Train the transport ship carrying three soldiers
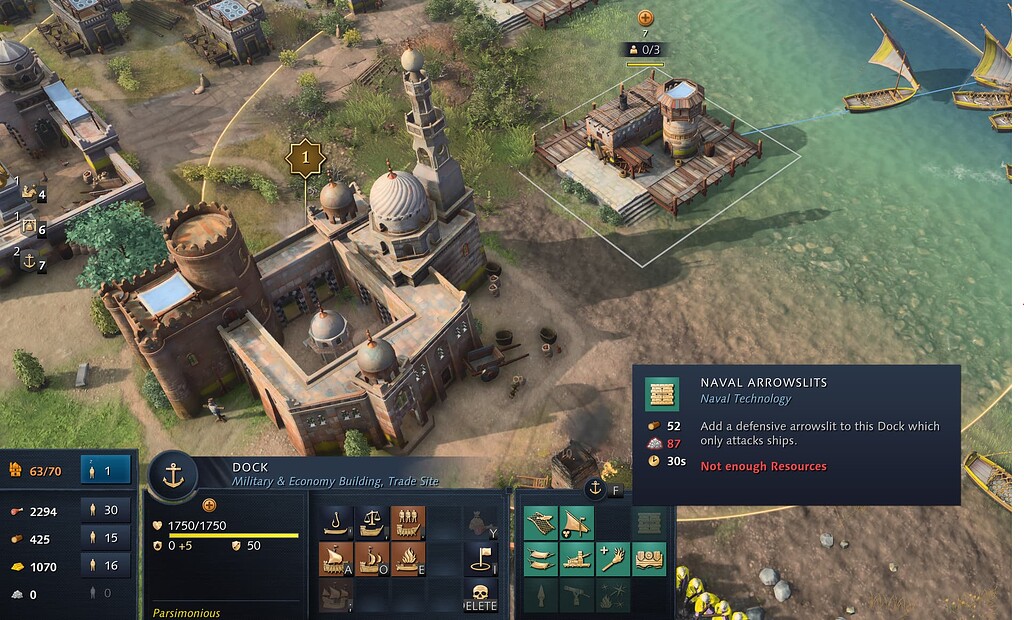Image resolution: width=1024 pixels, height=620 pixels. pyautogui.click(x=407, y=521)
